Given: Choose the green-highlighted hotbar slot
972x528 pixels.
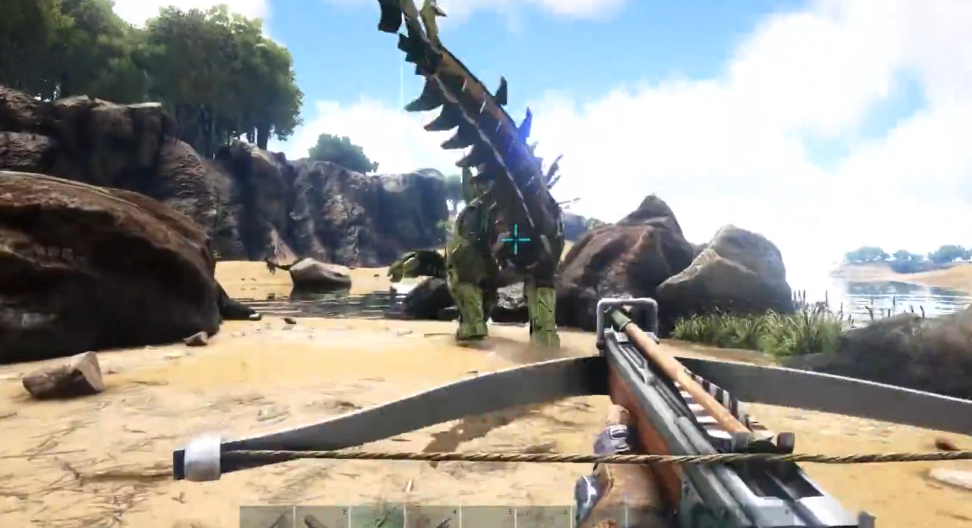Looking at the screenshot, I should [377, 518].
